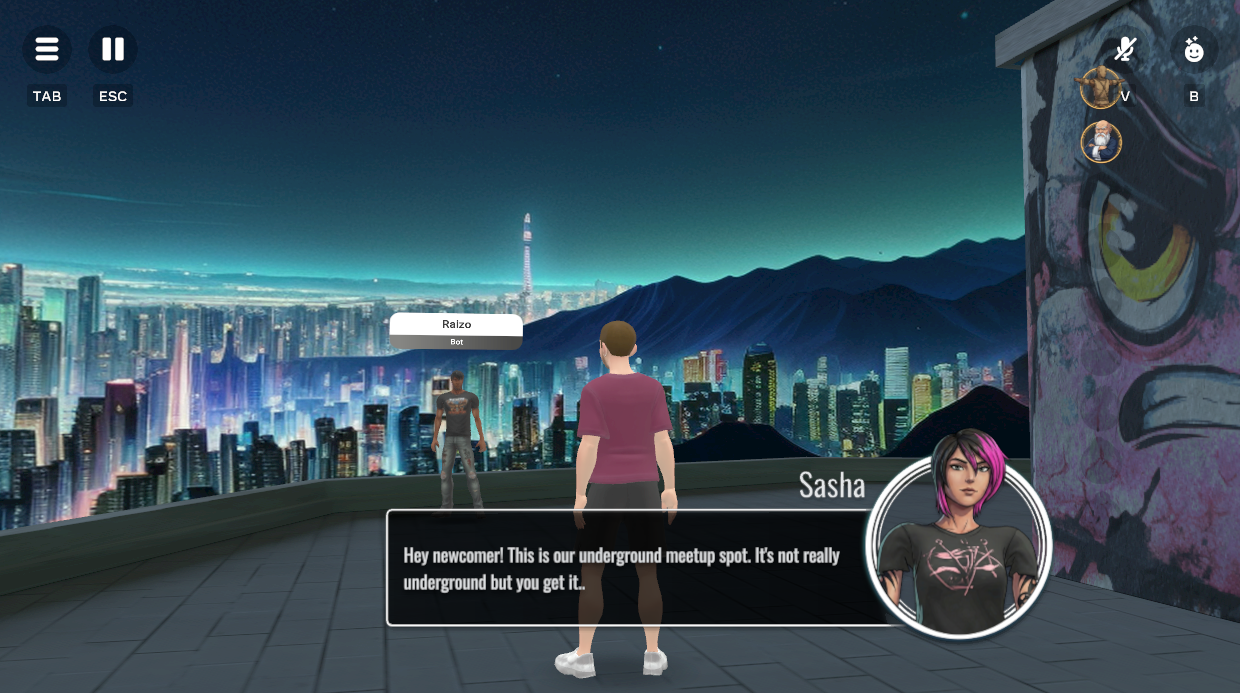
Task: Click Sasha's circular character portrait
Action: point(958,547)
